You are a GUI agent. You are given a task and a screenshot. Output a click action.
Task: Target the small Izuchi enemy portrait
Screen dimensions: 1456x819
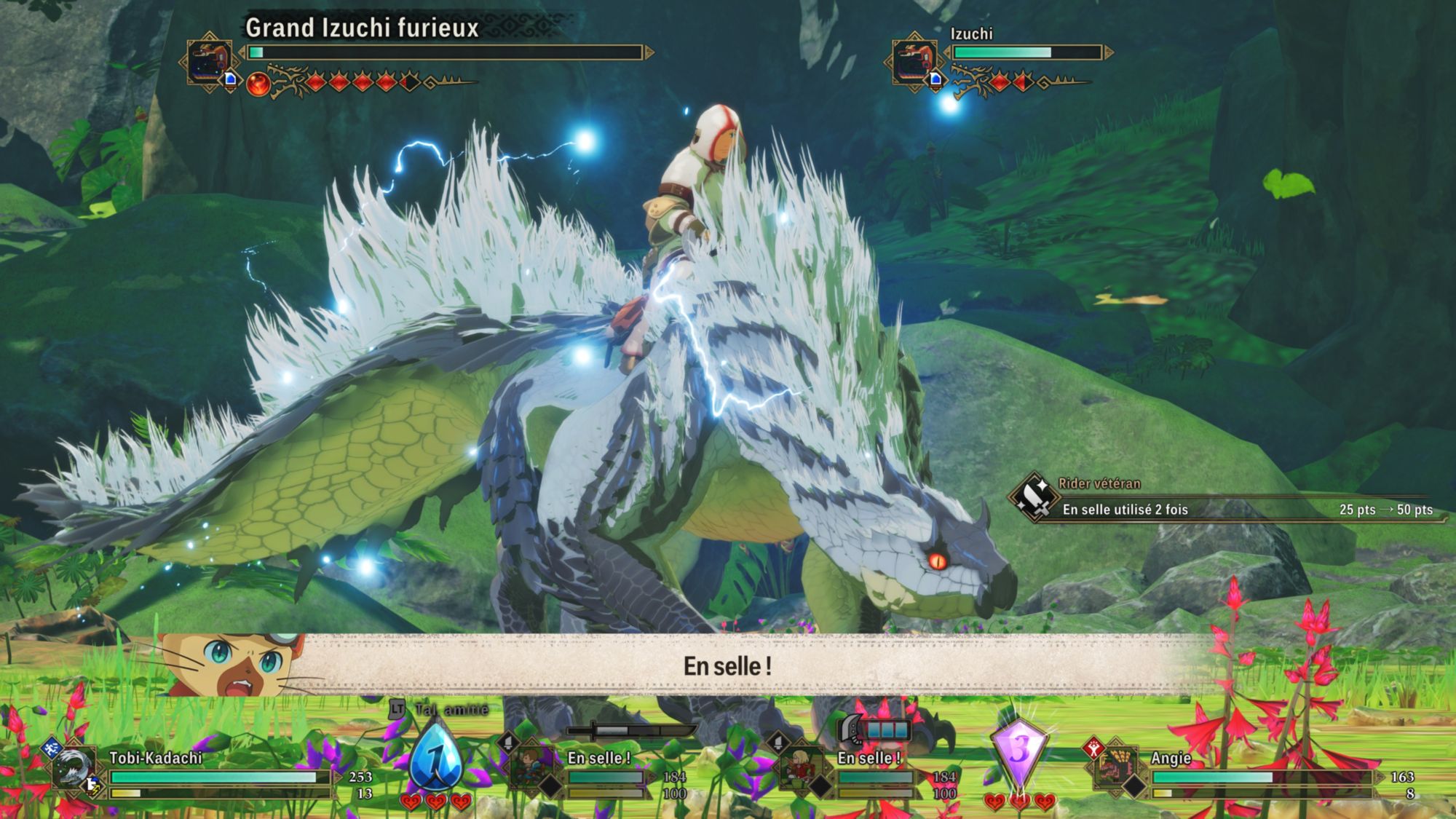point(913,61)
